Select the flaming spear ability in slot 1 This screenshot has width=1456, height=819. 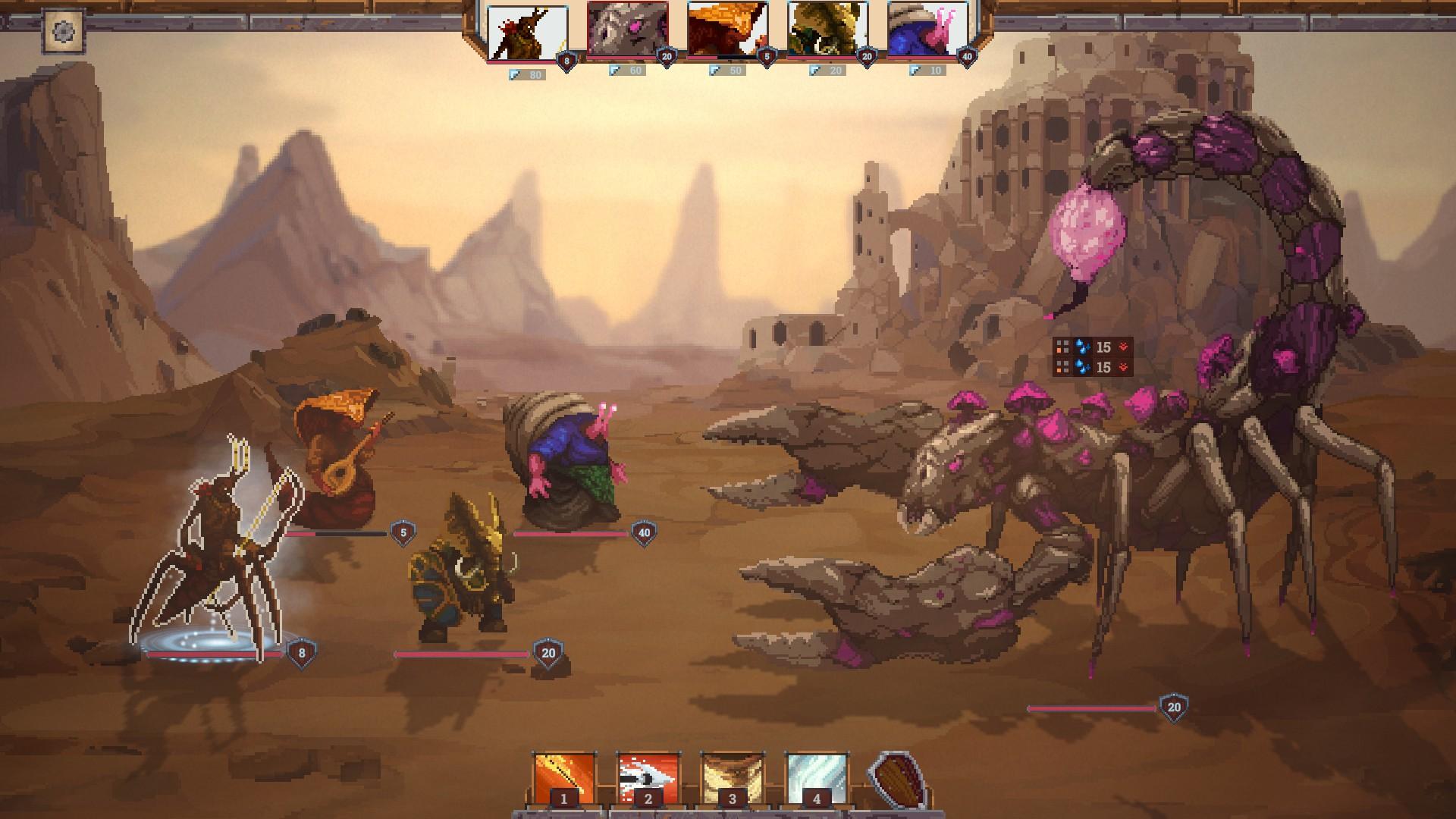563,778
